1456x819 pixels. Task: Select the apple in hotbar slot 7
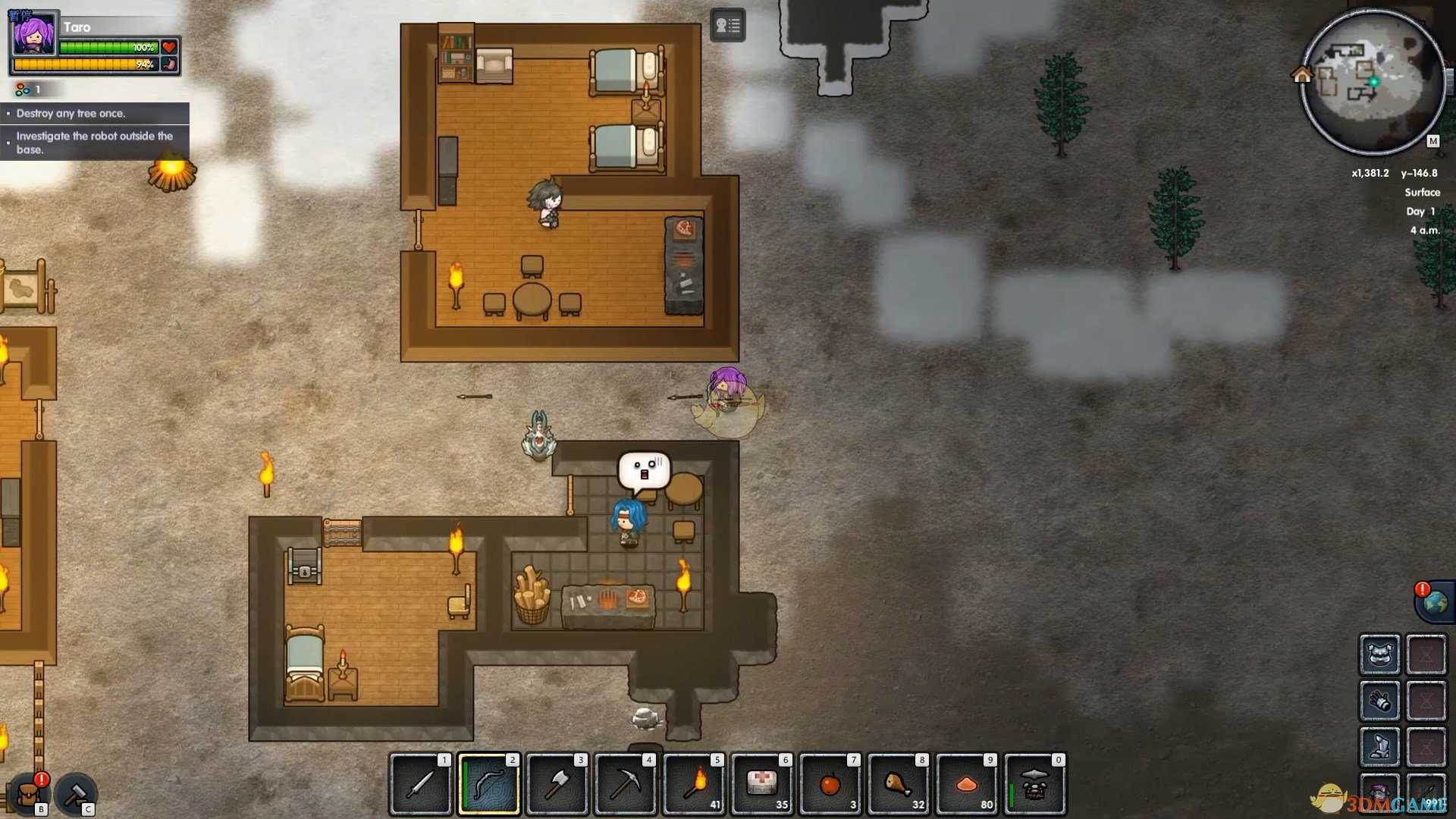(830, 785)
